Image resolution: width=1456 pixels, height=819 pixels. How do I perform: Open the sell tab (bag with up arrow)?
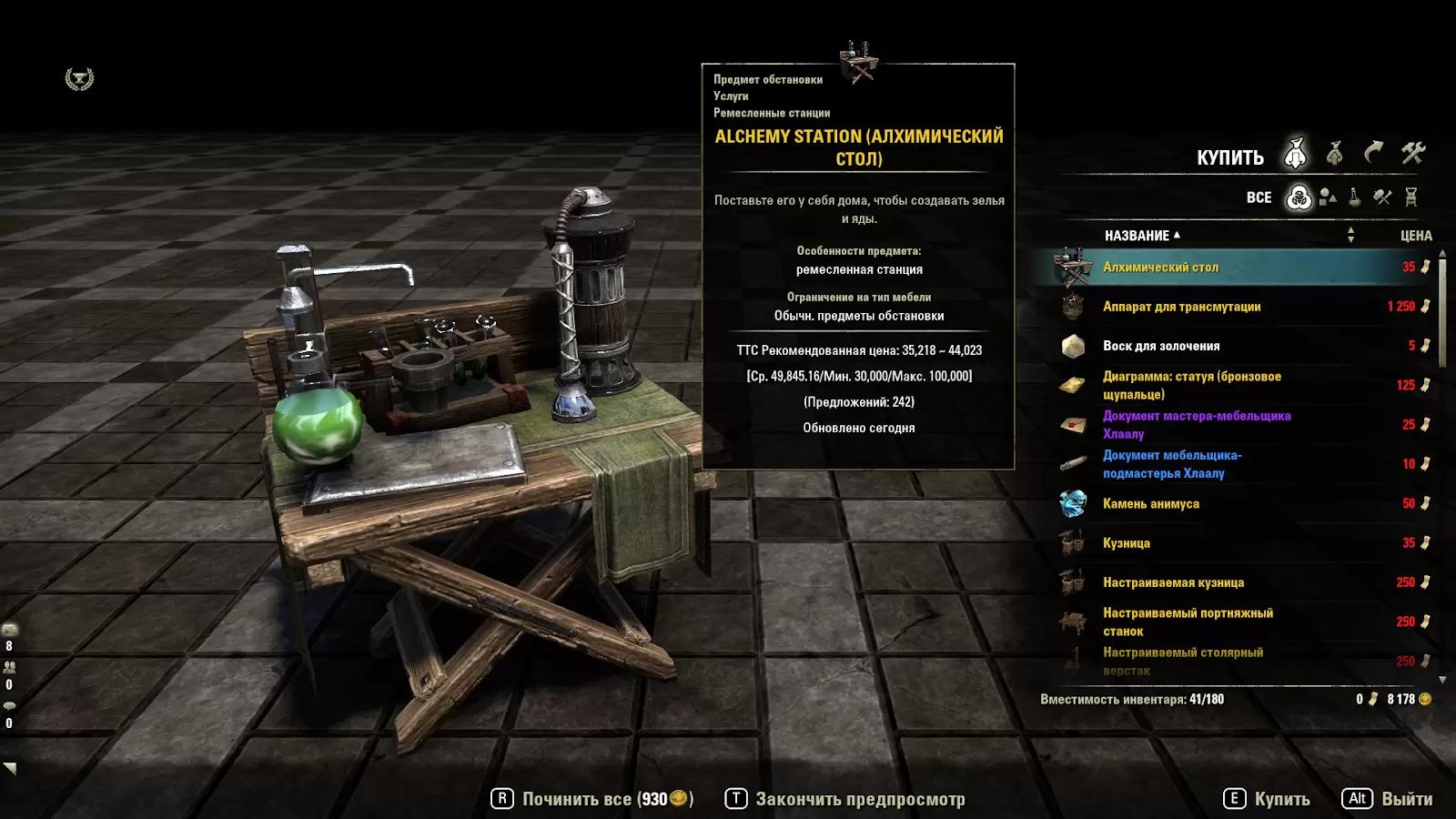1335,153
